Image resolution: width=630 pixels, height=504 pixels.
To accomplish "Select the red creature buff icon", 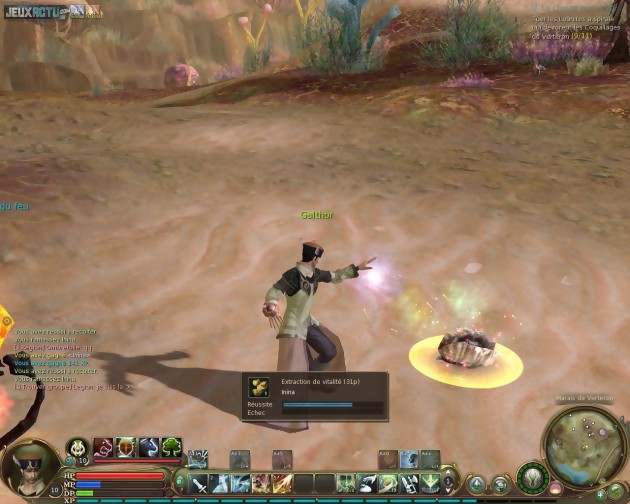I will click(x=103, y=447).
